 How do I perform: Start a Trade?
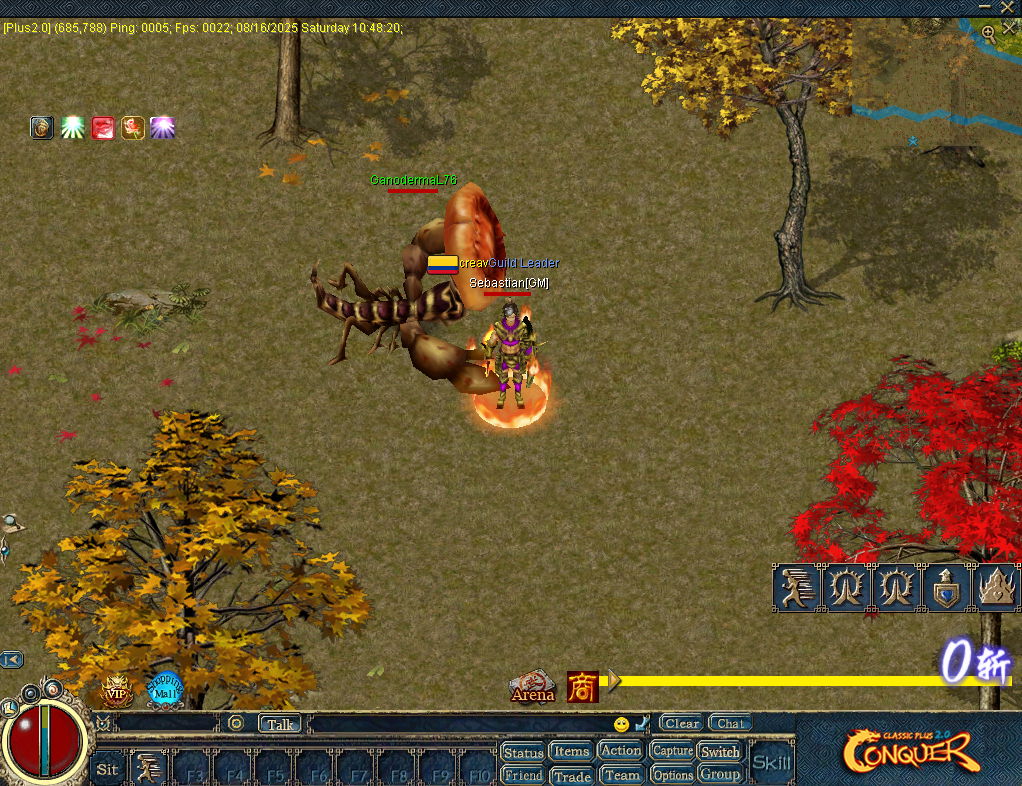(571, 776)
